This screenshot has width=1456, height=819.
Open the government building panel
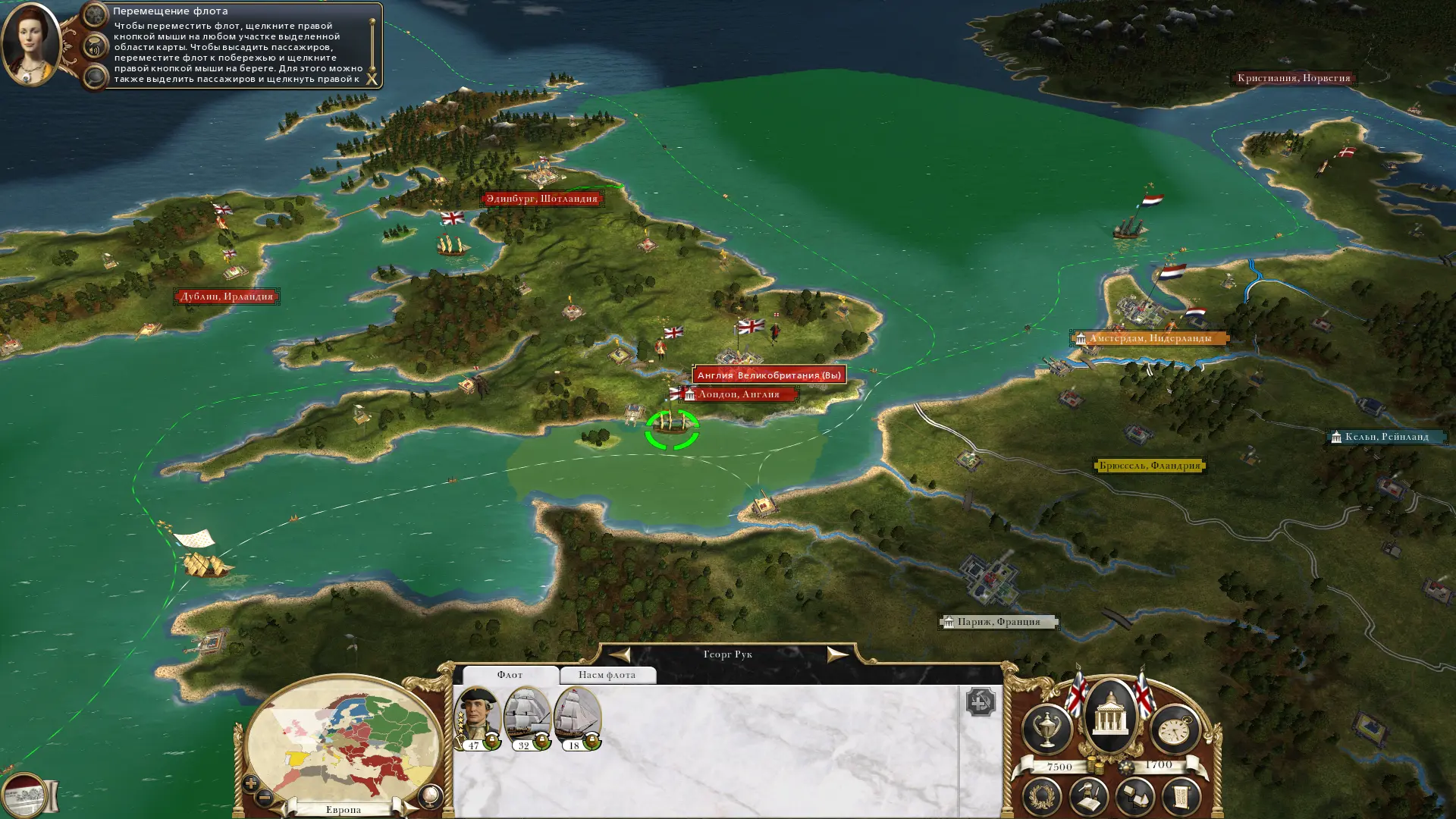coord(1110,716)
